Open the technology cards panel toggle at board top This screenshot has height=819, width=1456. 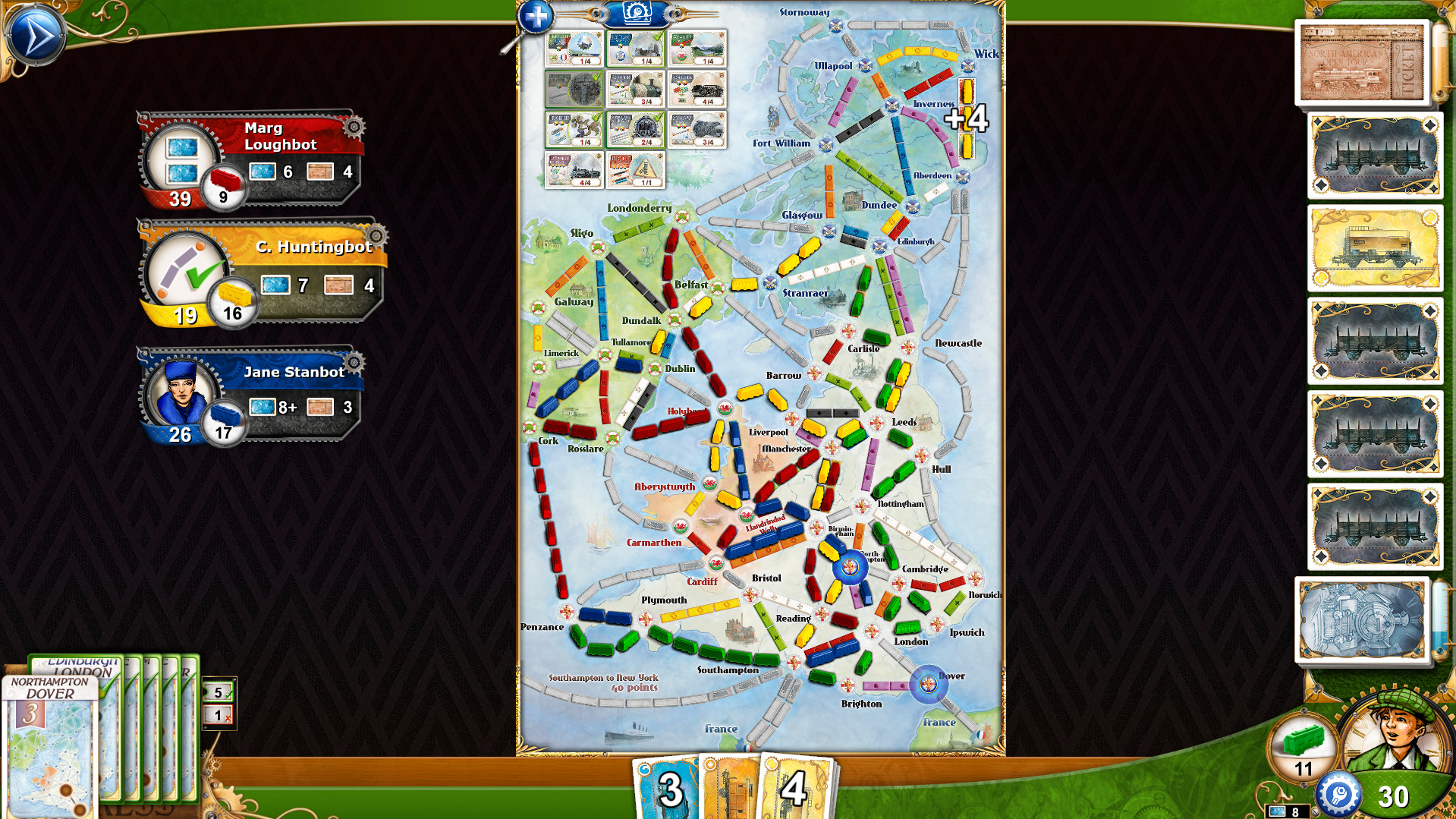(x=636, y=15)
